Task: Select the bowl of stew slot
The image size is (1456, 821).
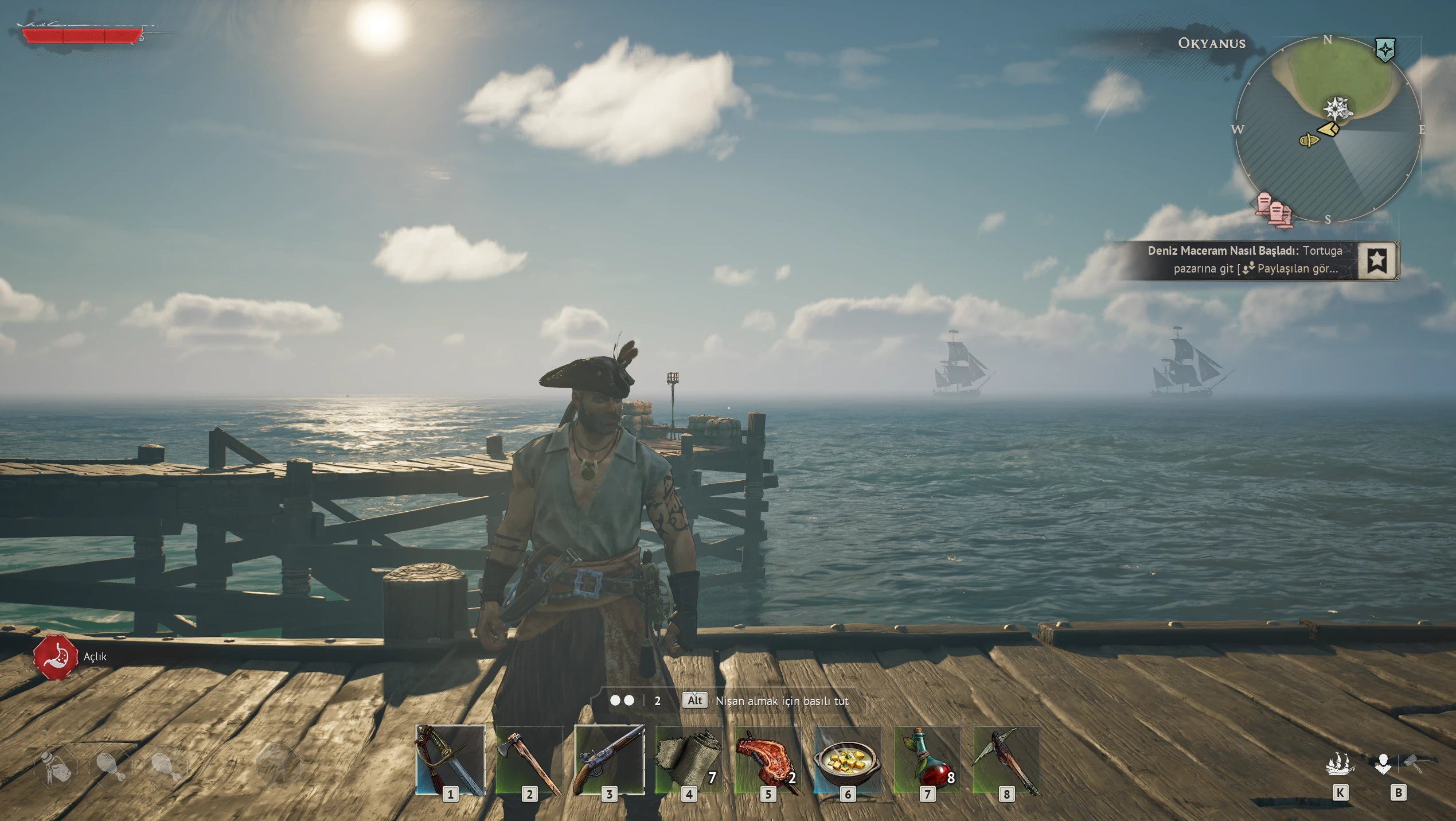Action: pyautogui.click(x=848, y=760)
